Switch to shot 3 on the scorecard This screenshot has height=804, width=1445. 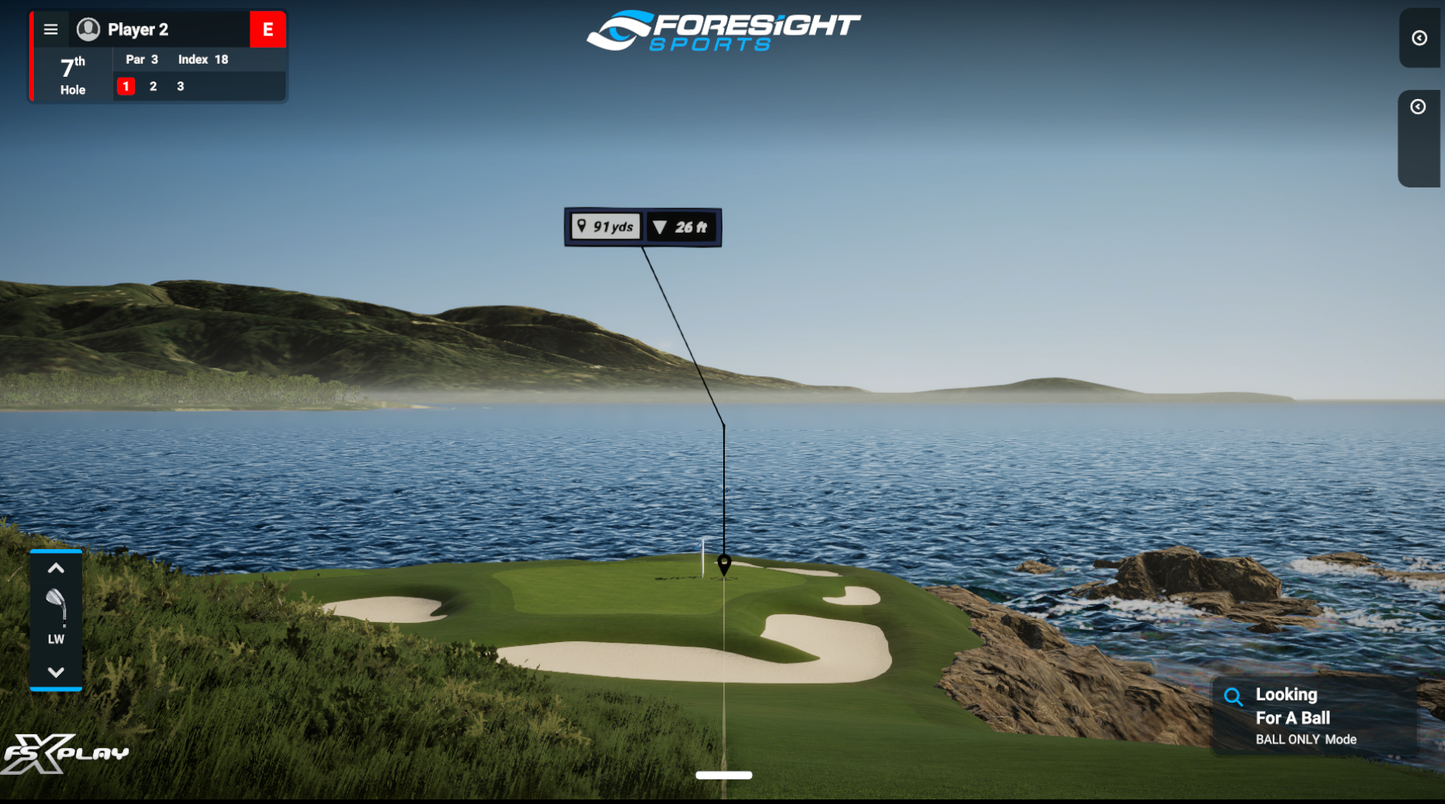[178, 86]
